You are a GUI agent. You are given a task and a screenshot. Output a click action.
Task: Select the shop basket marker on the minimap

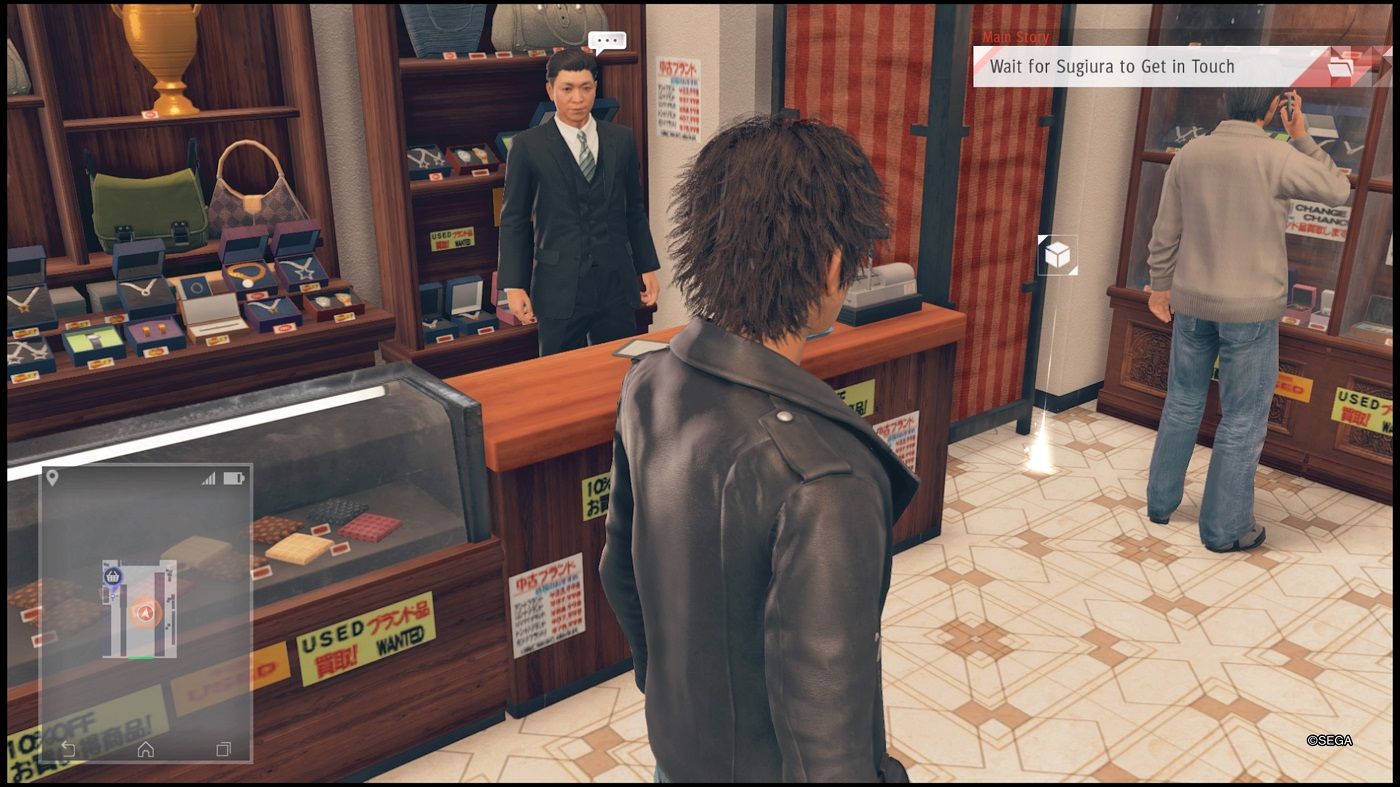coord(113,576)
